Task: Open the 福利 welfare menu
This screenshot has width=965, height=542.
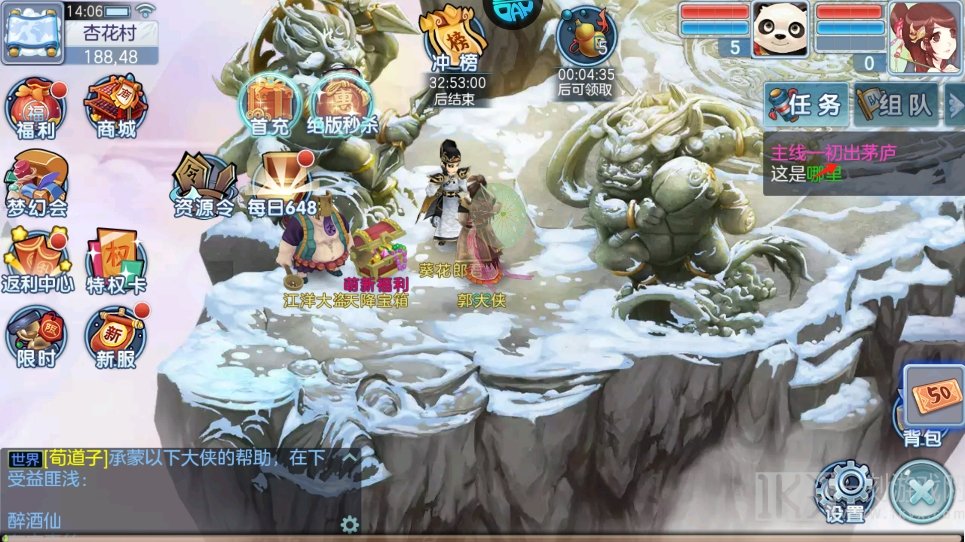Action: click(x=37, y=108)
